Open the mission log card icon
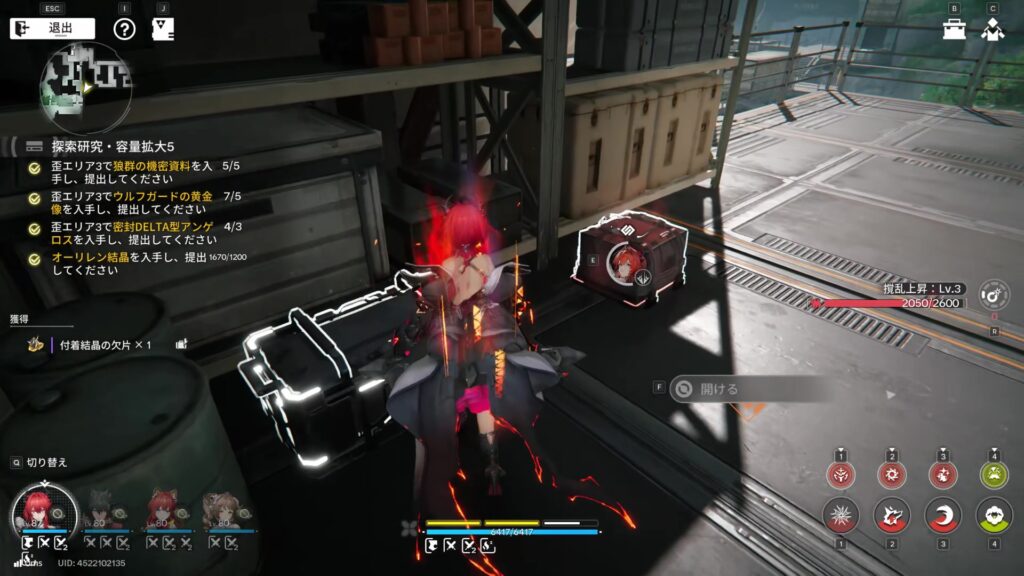The height and width of the screenshot is (576, 1024). (x=162, y=28)
